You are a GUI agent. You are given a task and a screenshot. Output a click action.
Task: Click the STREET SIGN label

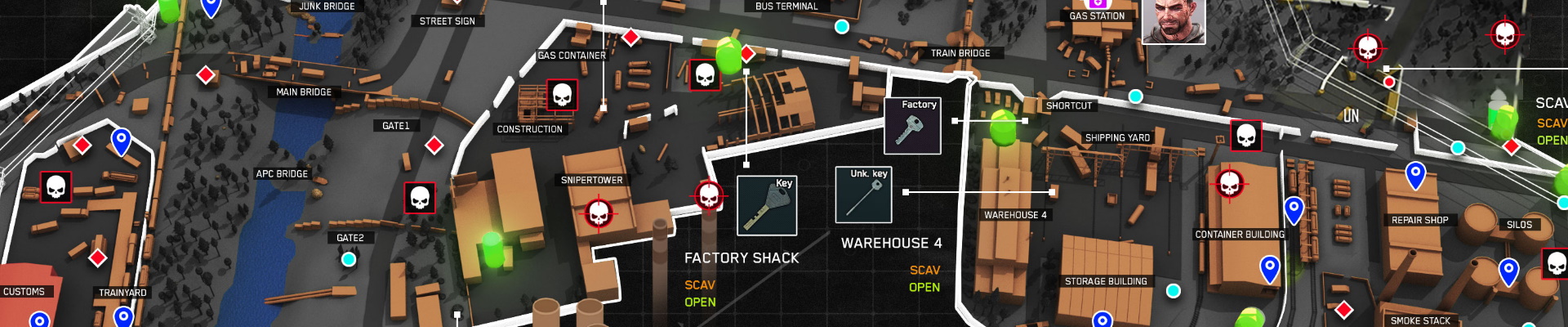tap(447, 21)
